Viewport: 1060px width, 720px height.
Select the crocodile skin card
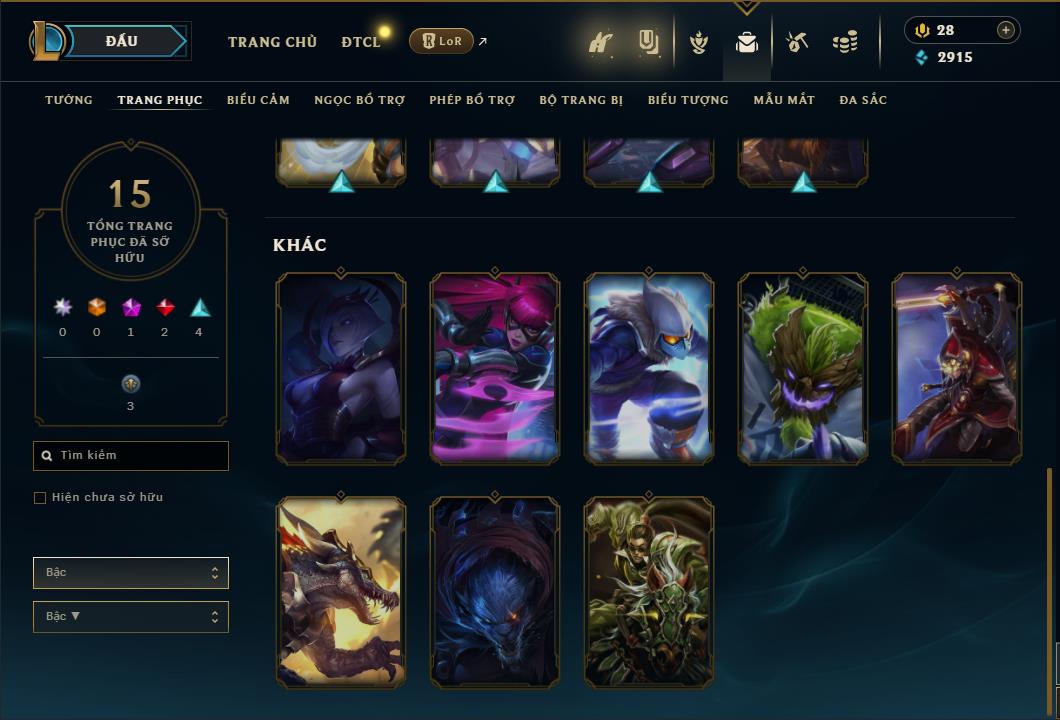tap(341, 593)
